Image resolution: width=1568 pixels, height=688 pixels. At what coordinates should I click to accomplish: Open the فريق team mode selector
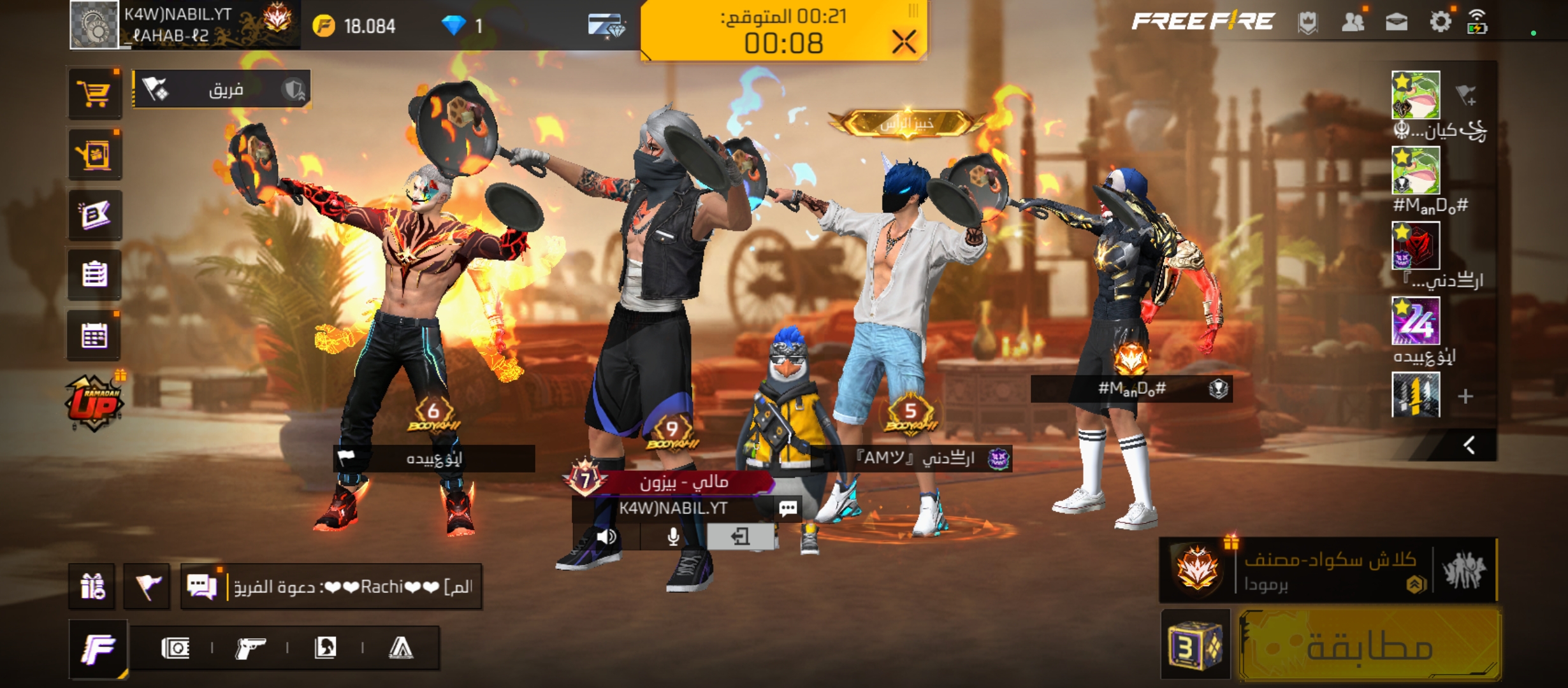[x=222, y=89]
